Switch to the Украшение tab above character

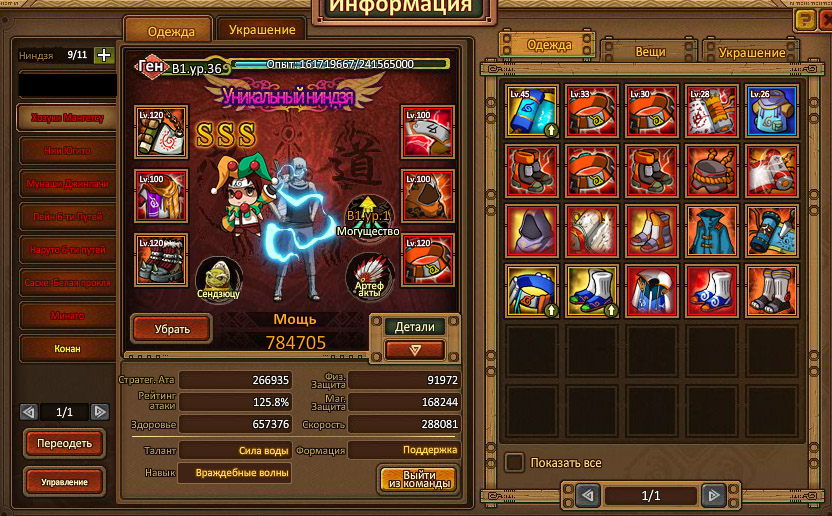click(262, 30)
